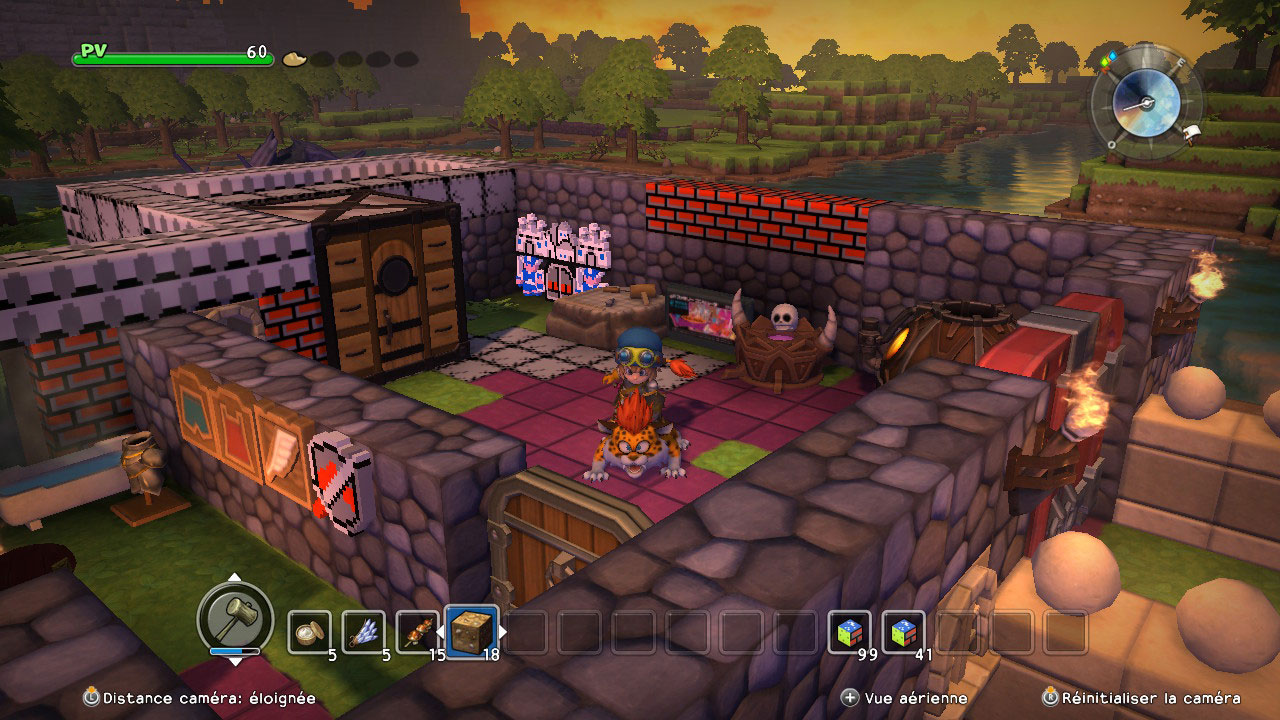Choose the colored block slot with 41
The width and height of the screenshot is (1280, 720).
point(903,631)
